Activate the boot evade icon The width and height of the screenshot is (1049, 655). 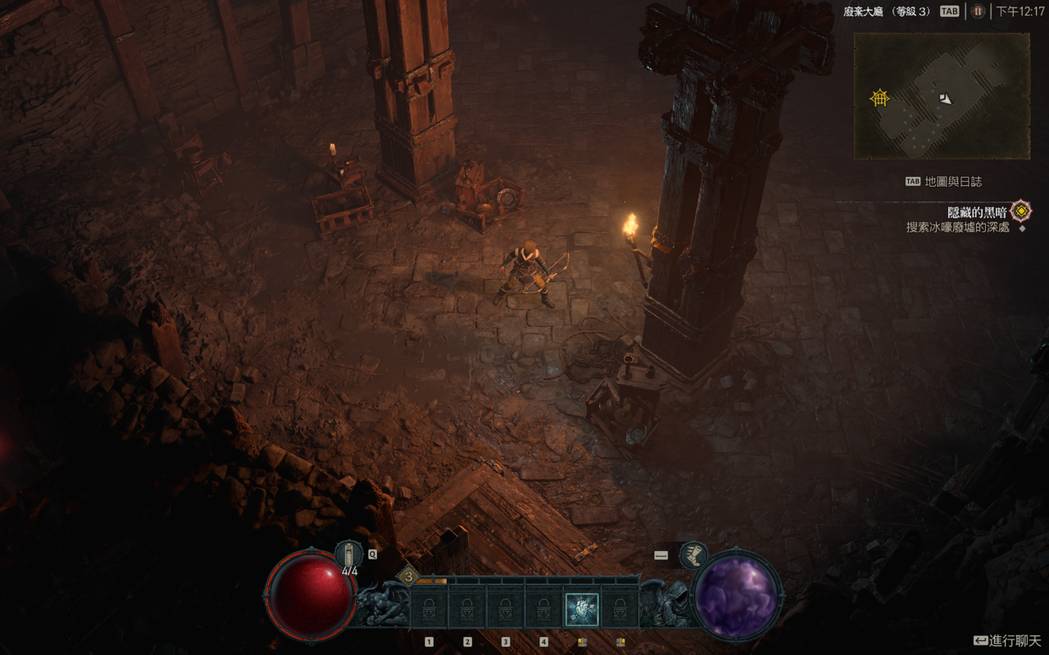[x=692, y=555]
